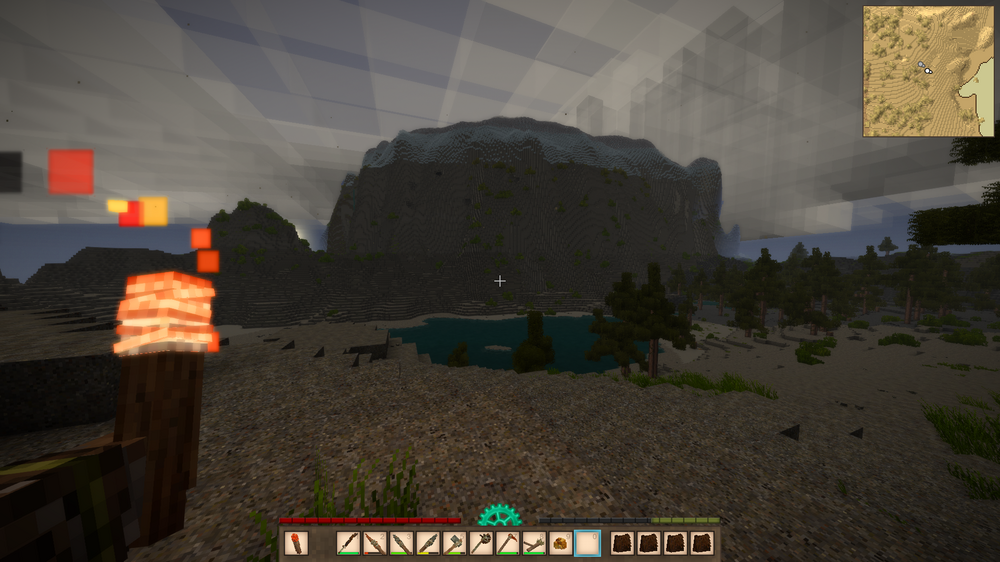Select the red-headed pickaxe hotbar slot
The width and height of the screenshot is (1000, 562).
[508, 544]
